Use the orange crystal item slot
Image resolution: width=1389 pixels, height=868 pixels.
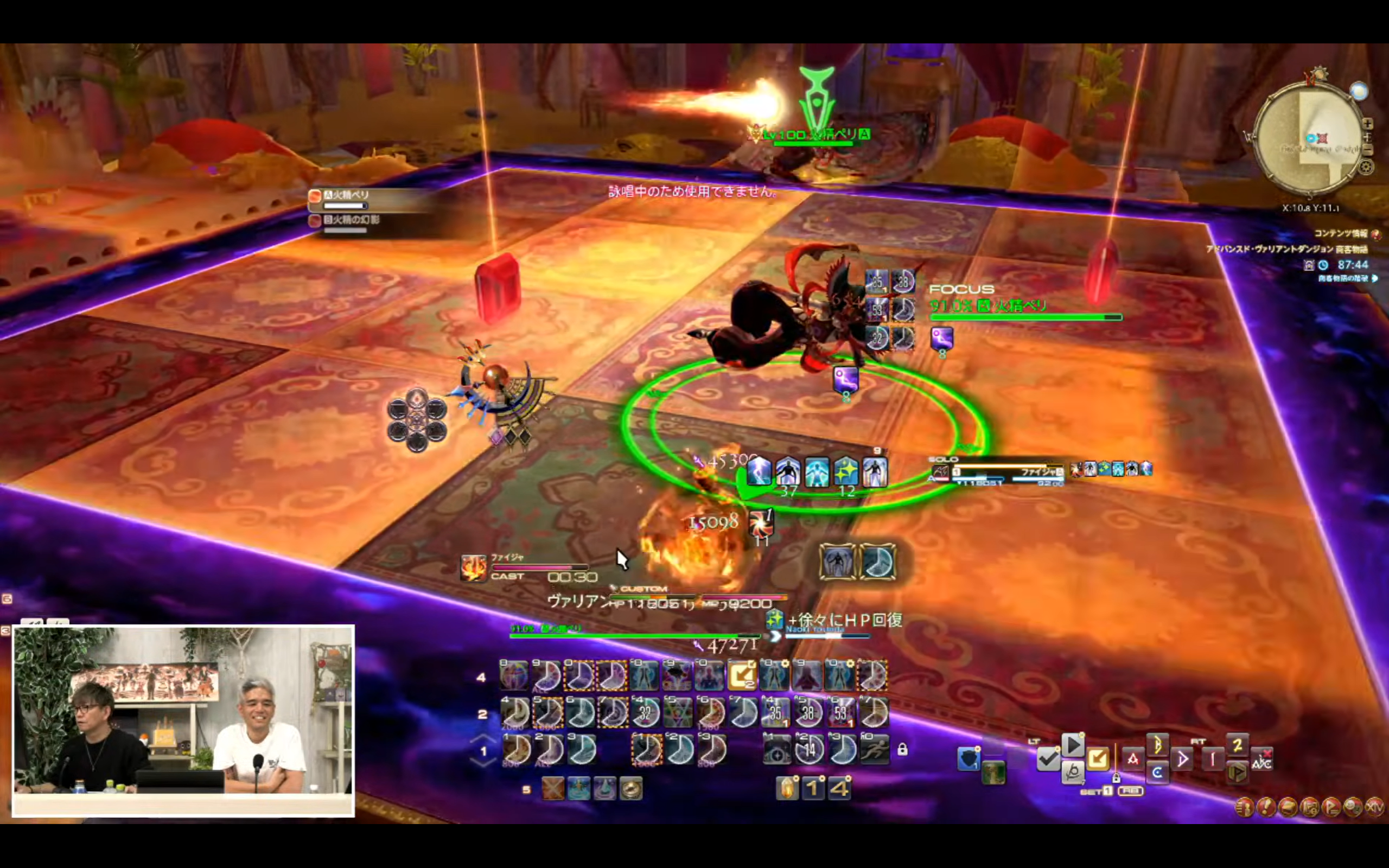[x=787, y=789]
